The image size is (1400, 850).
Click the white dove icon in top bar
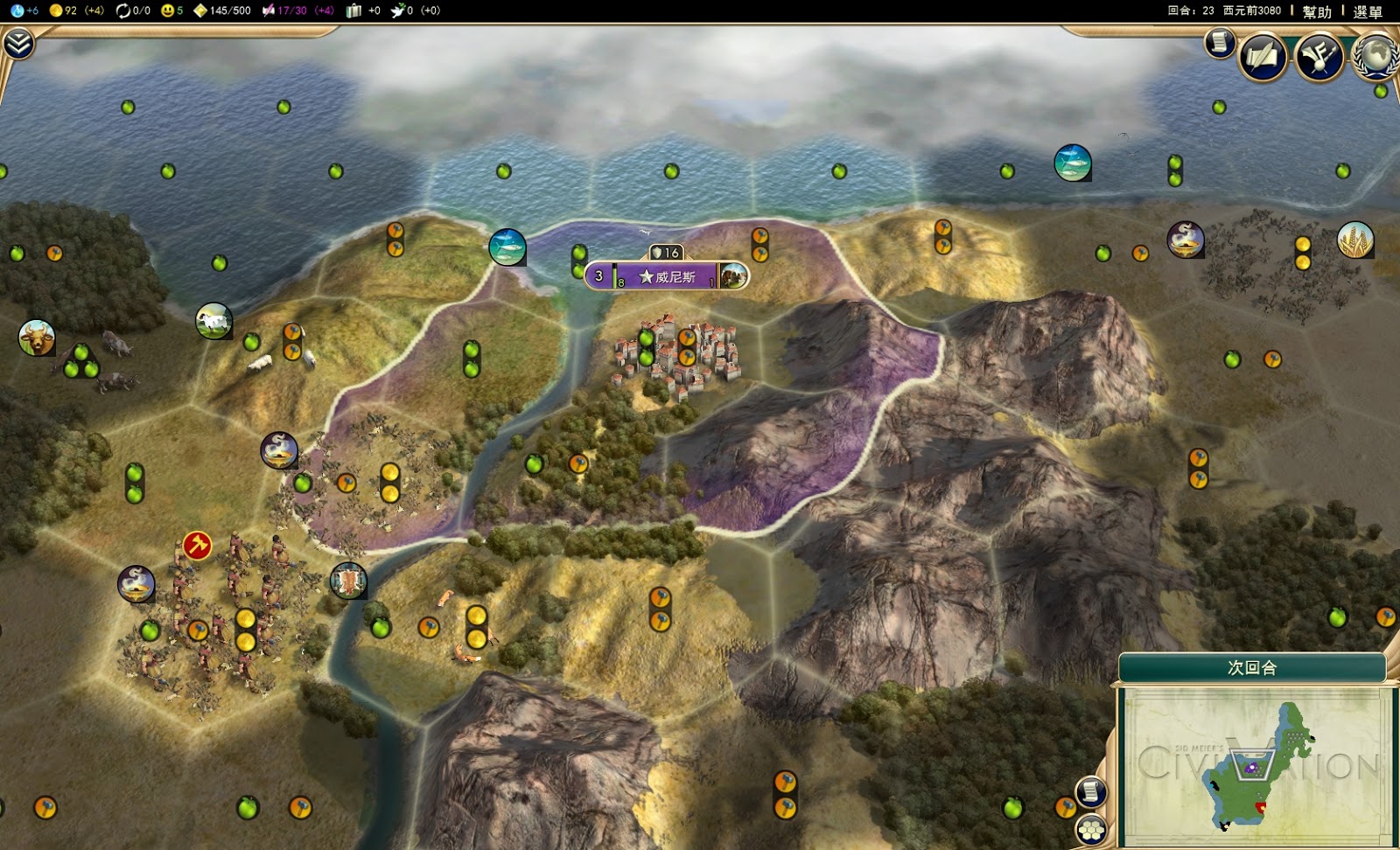397,10
